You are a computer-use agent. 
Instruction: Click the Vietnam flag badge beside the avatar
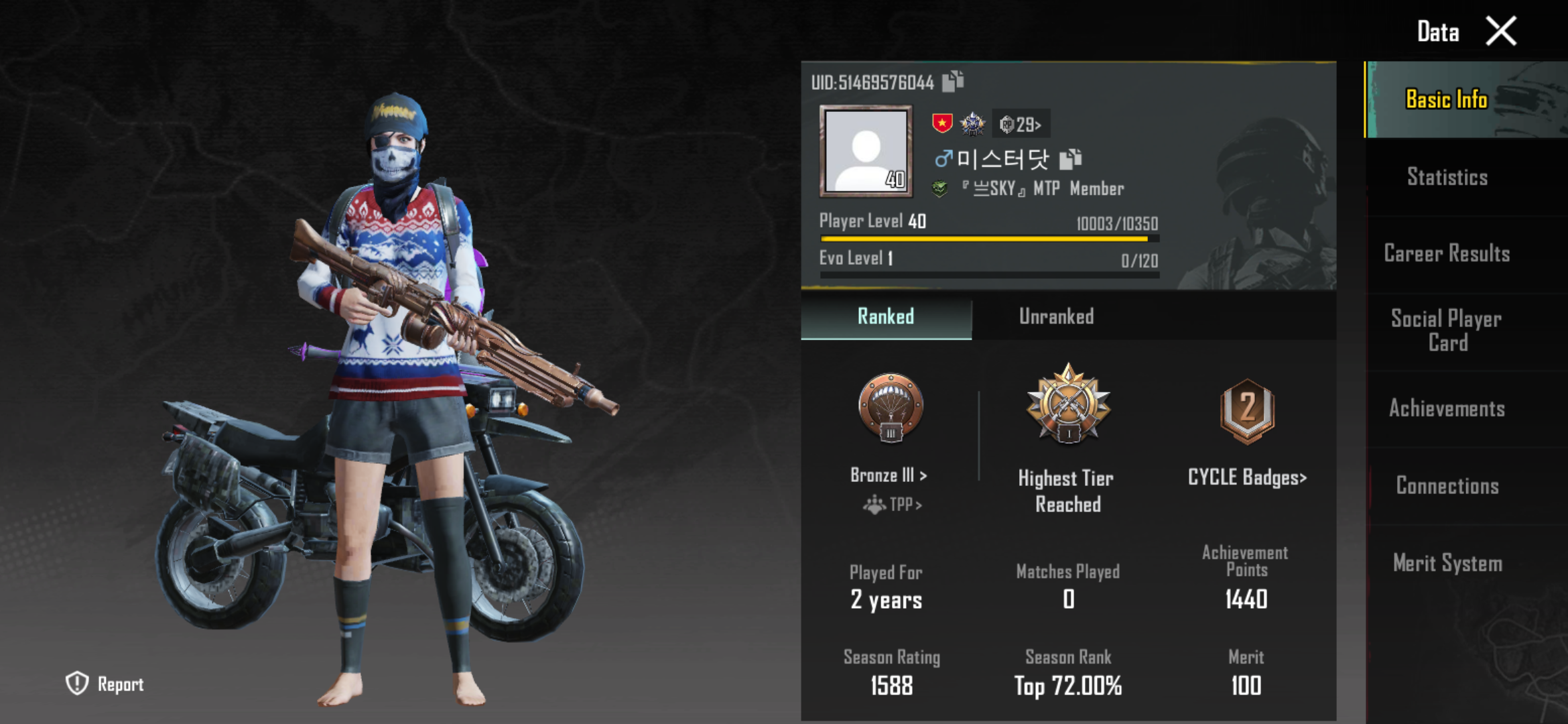coord(941,124)
